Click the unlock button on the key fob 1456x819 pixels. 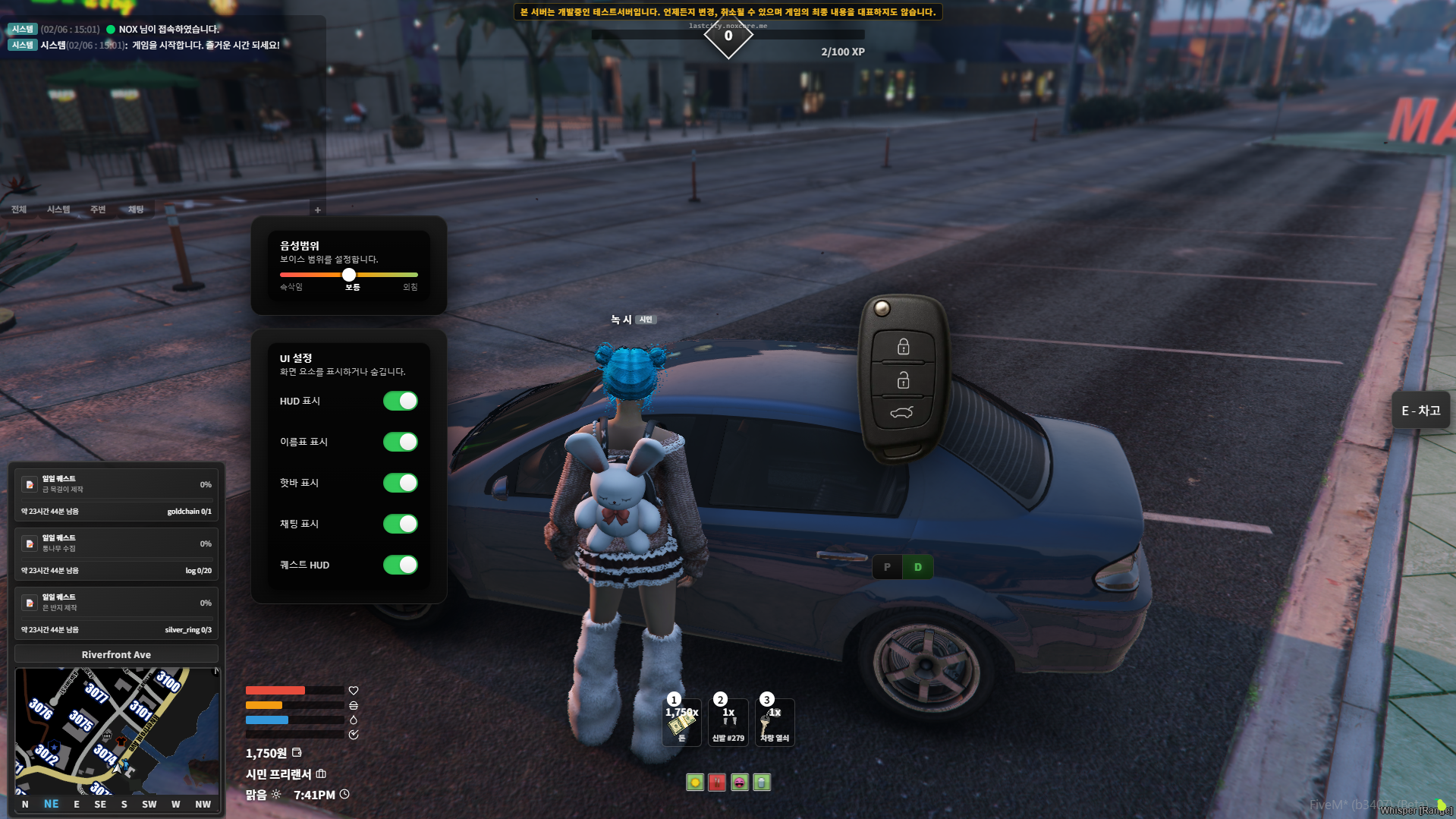[x=903, y=380]
